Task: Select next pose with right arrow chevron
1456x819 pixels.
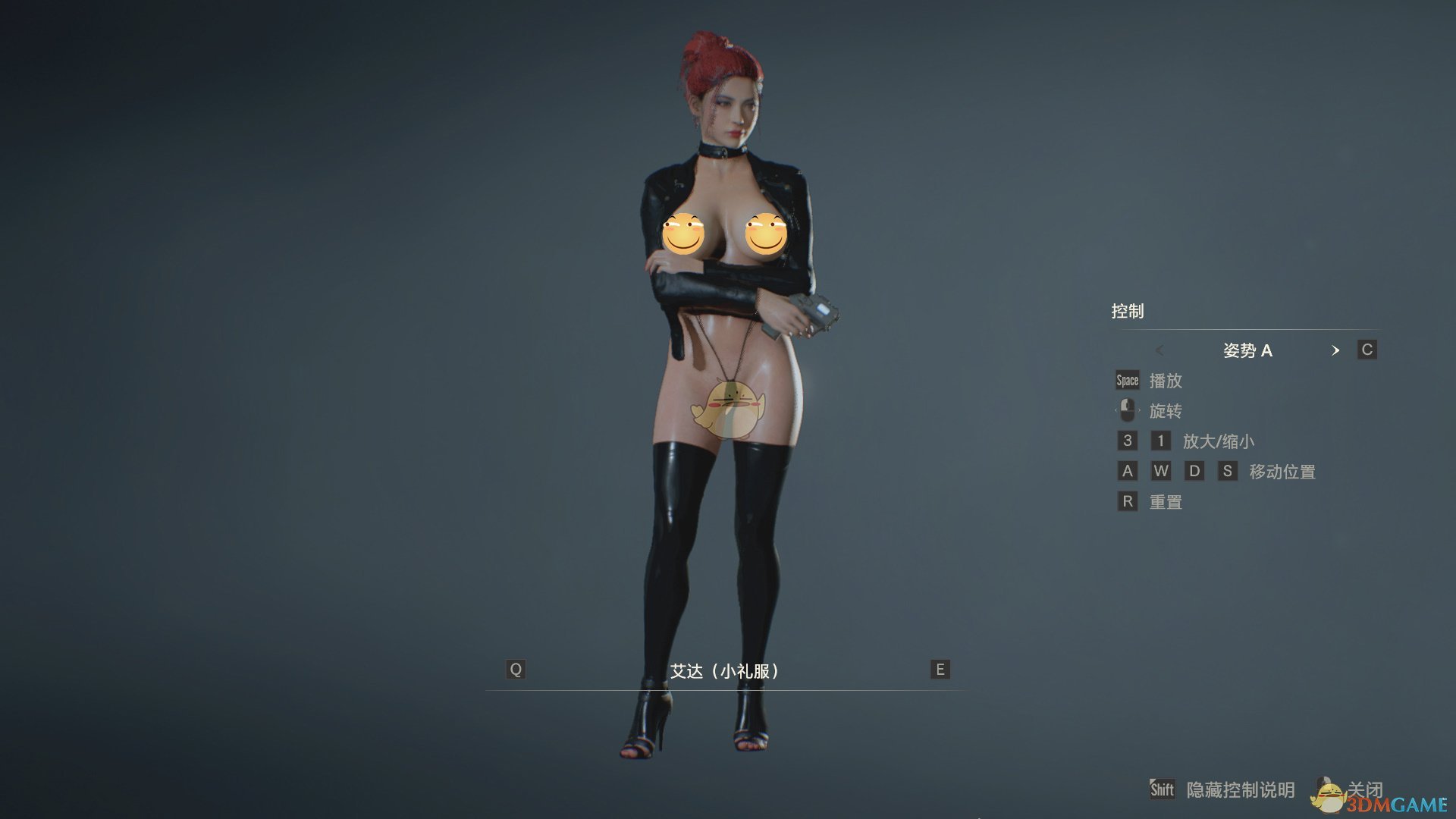Action: [x=1337, y=350]
